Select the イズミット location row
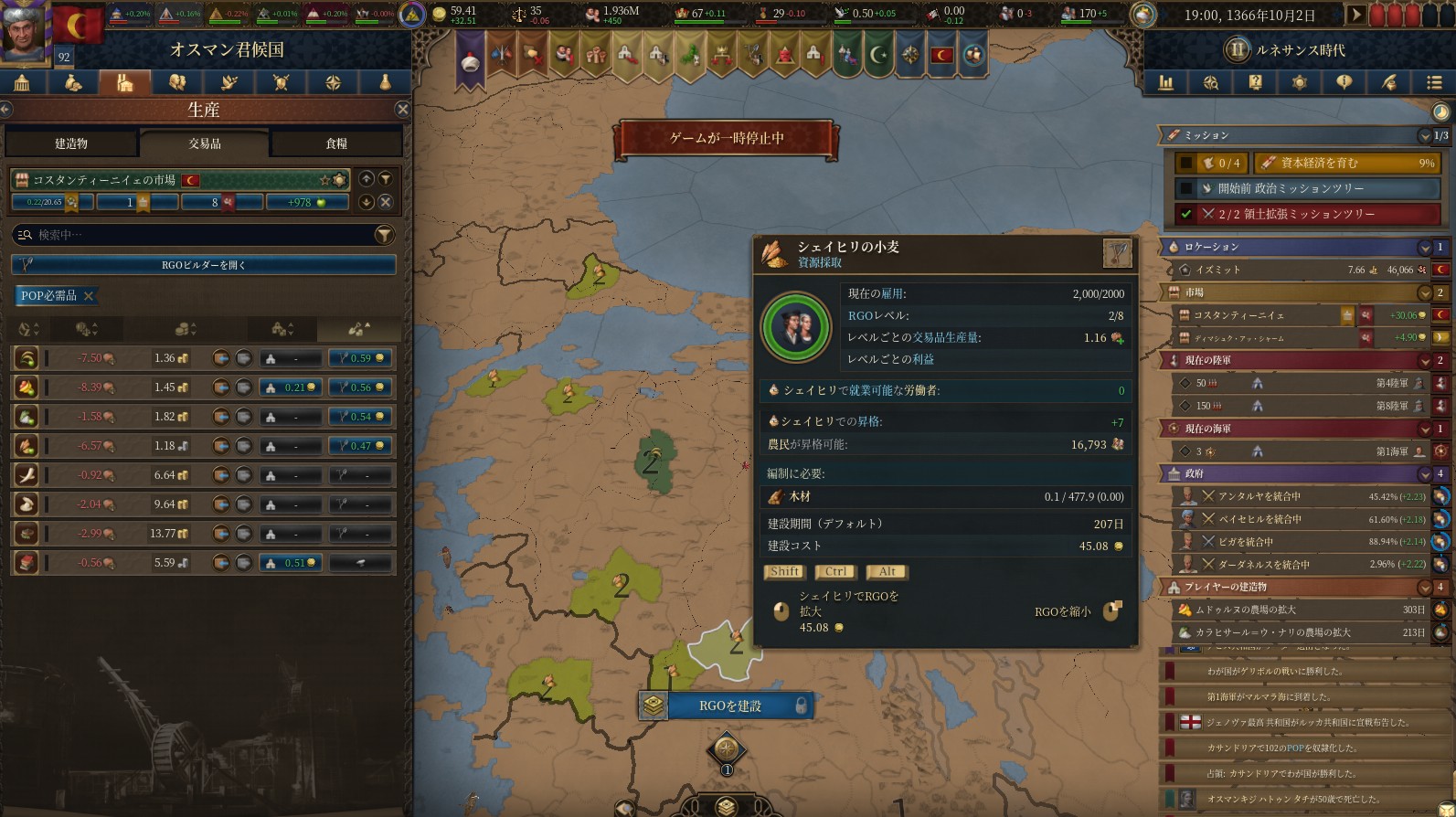 [1298, 271]
